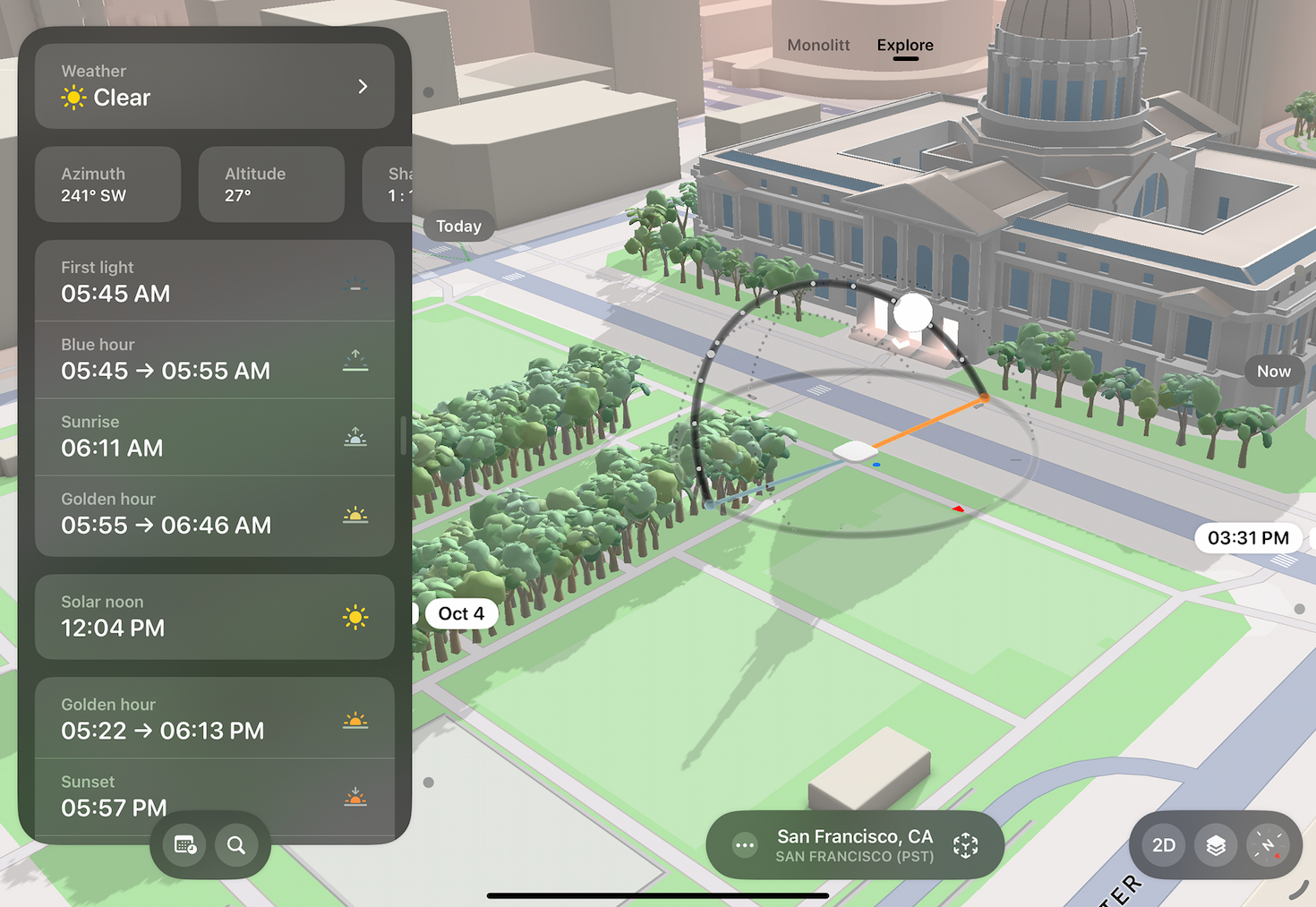The image size is (1316, 907).
Task: Tap the compass to reset north orientation
Action: click(1269, 844)
